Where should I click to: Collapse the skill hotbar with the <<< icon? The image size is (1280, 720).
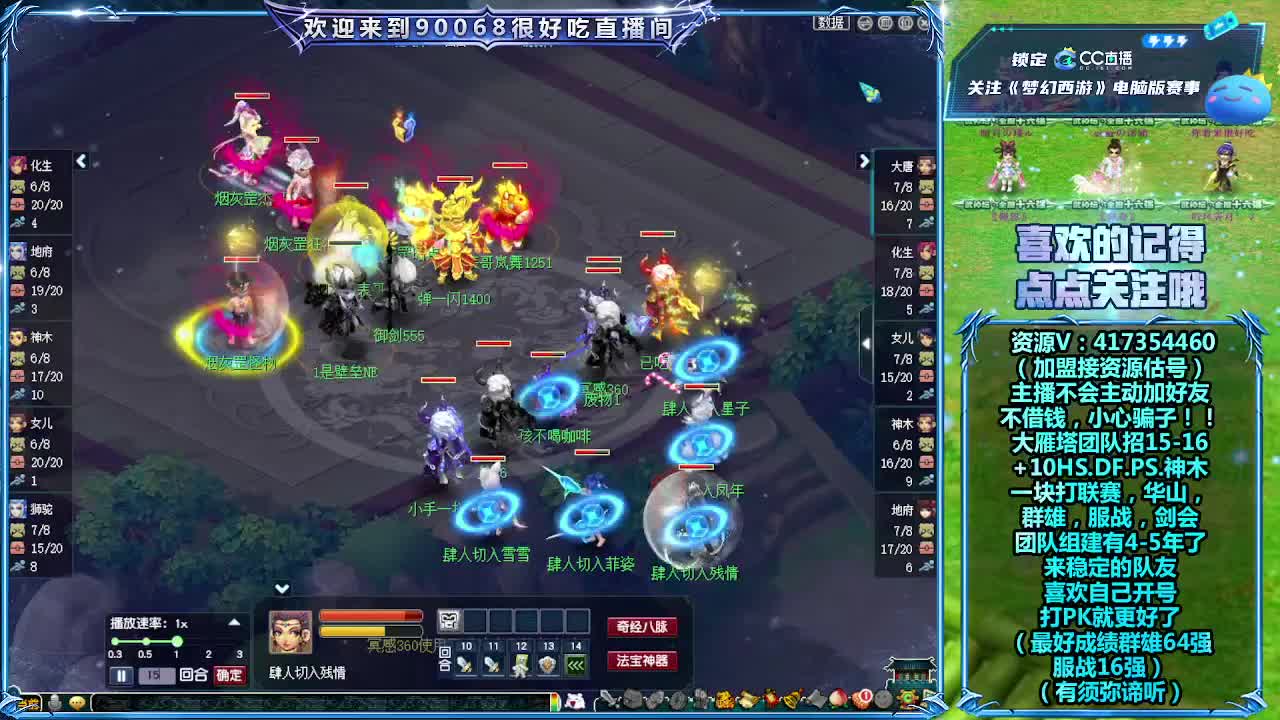(575, 665)
